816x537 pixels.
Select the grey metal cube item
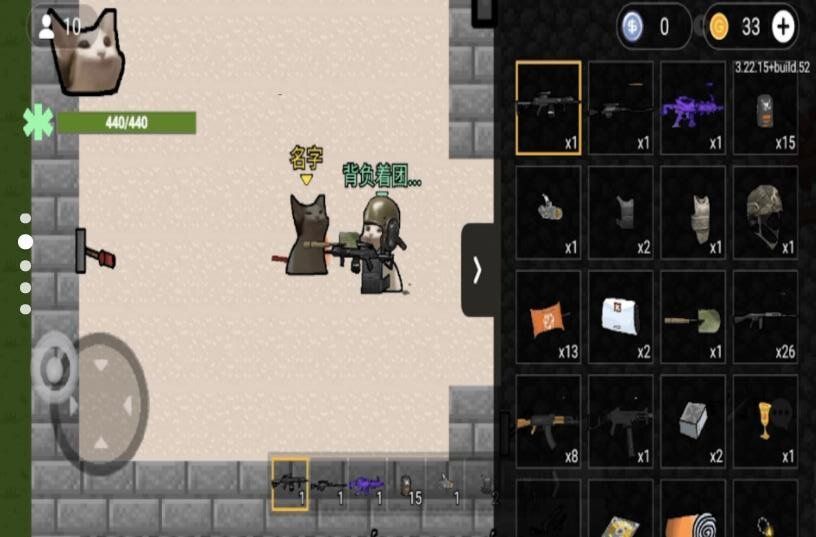click(x=693, y=421)
